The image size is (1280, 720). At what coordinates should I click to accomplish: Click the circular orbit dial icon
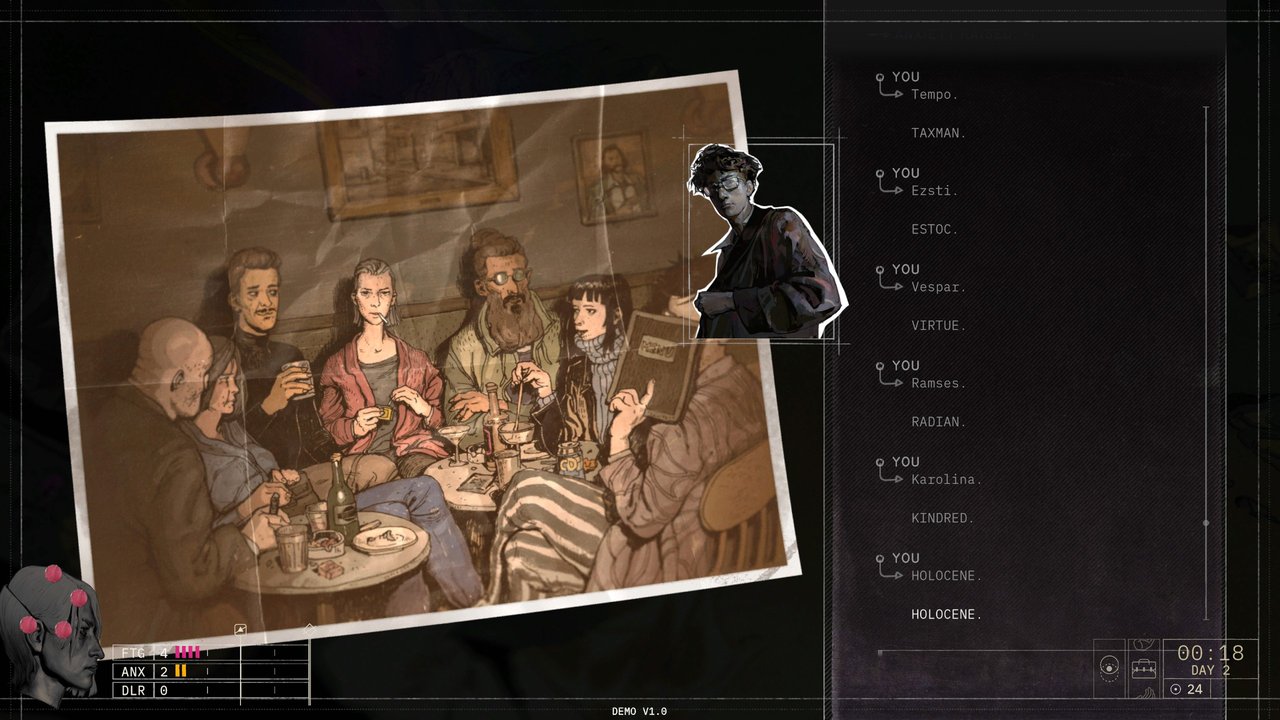[x=1109, y=666]
